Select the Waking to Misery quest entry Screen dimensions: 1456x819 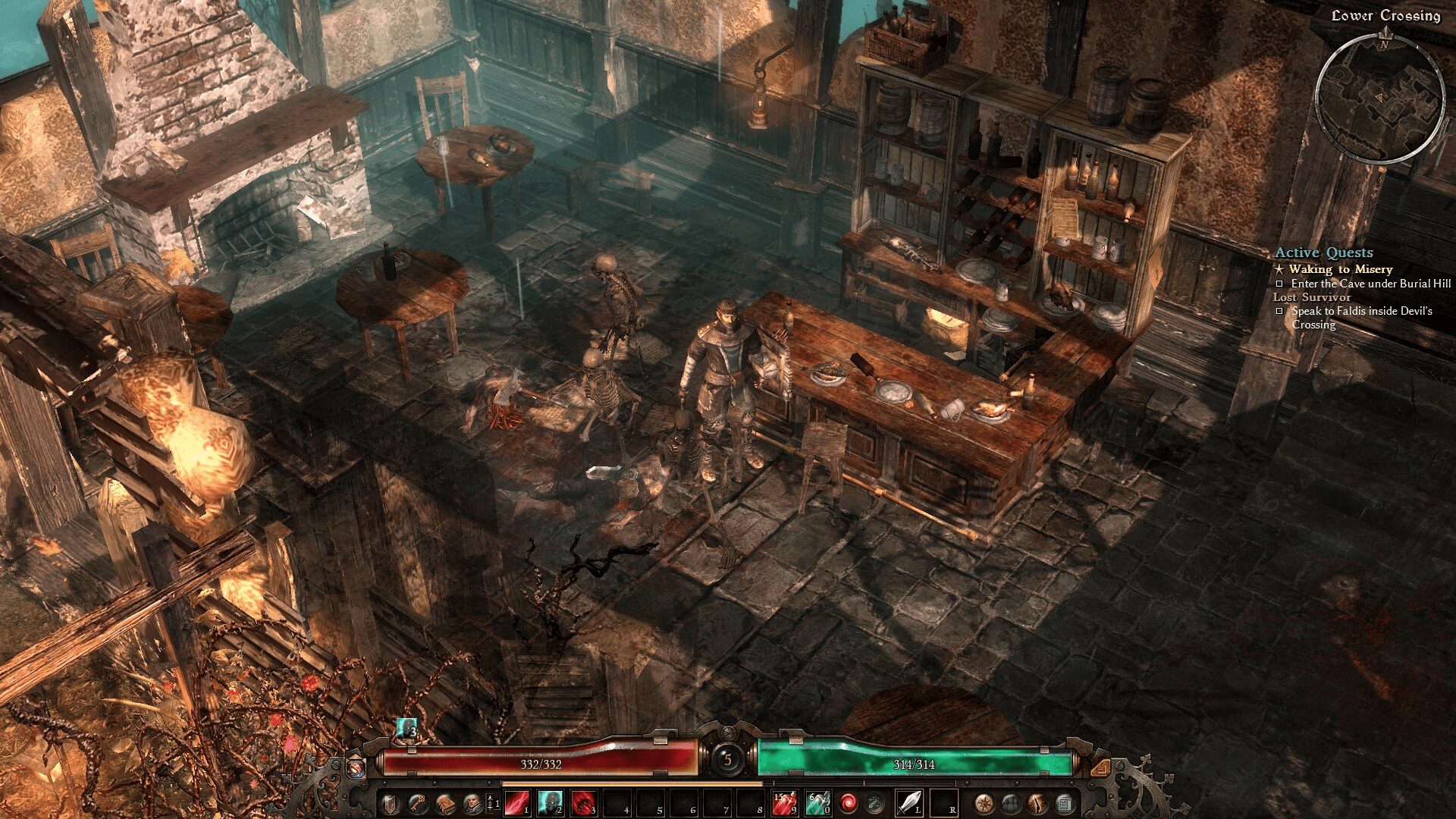1340,269
